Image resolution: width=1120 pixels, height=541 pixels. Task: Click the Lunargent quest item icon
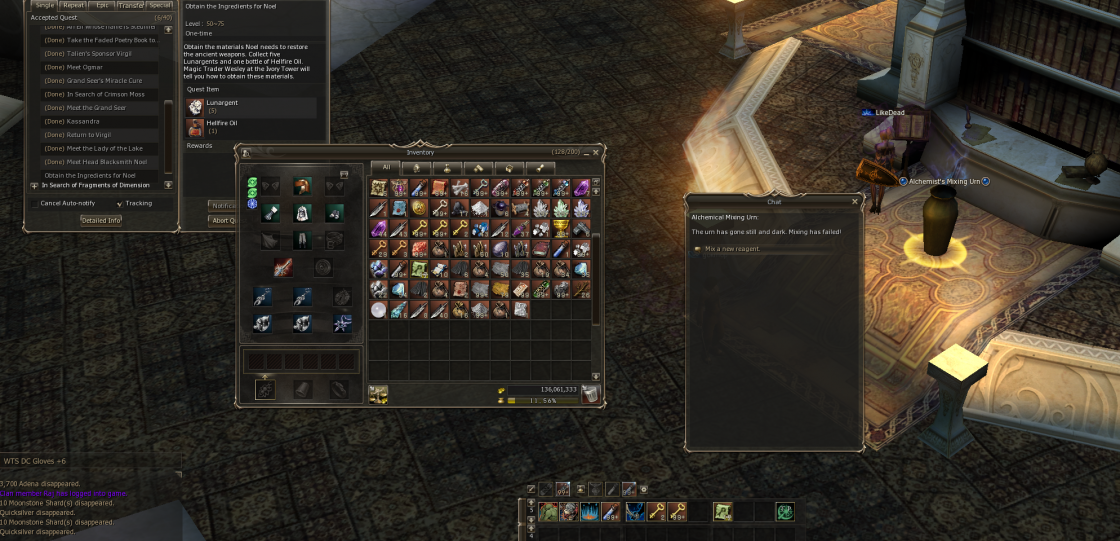[195, 106]
